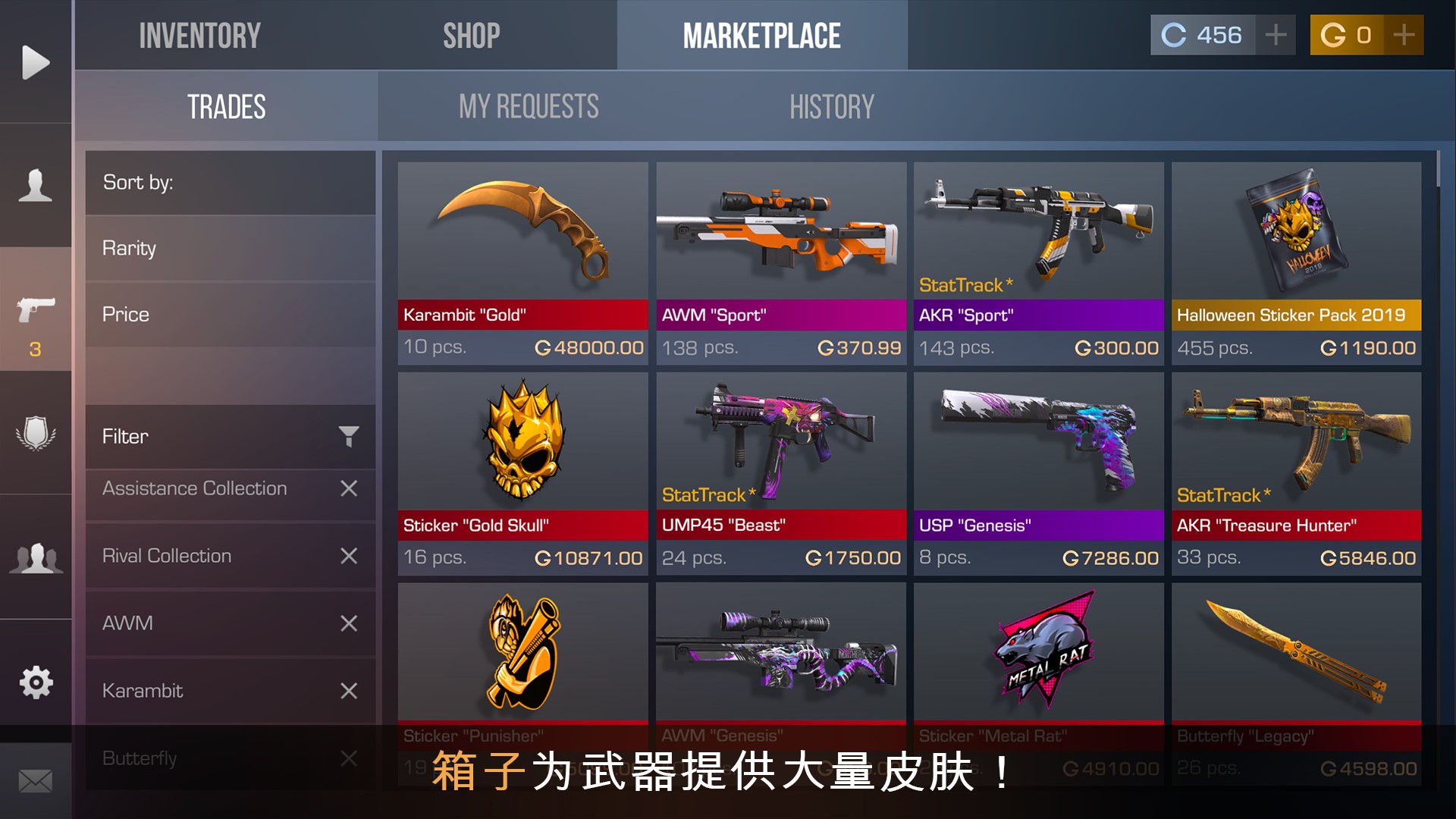Remove the Assistance Collection filter
Screen dimensions: 1456x819
click(x=348, y=488)
